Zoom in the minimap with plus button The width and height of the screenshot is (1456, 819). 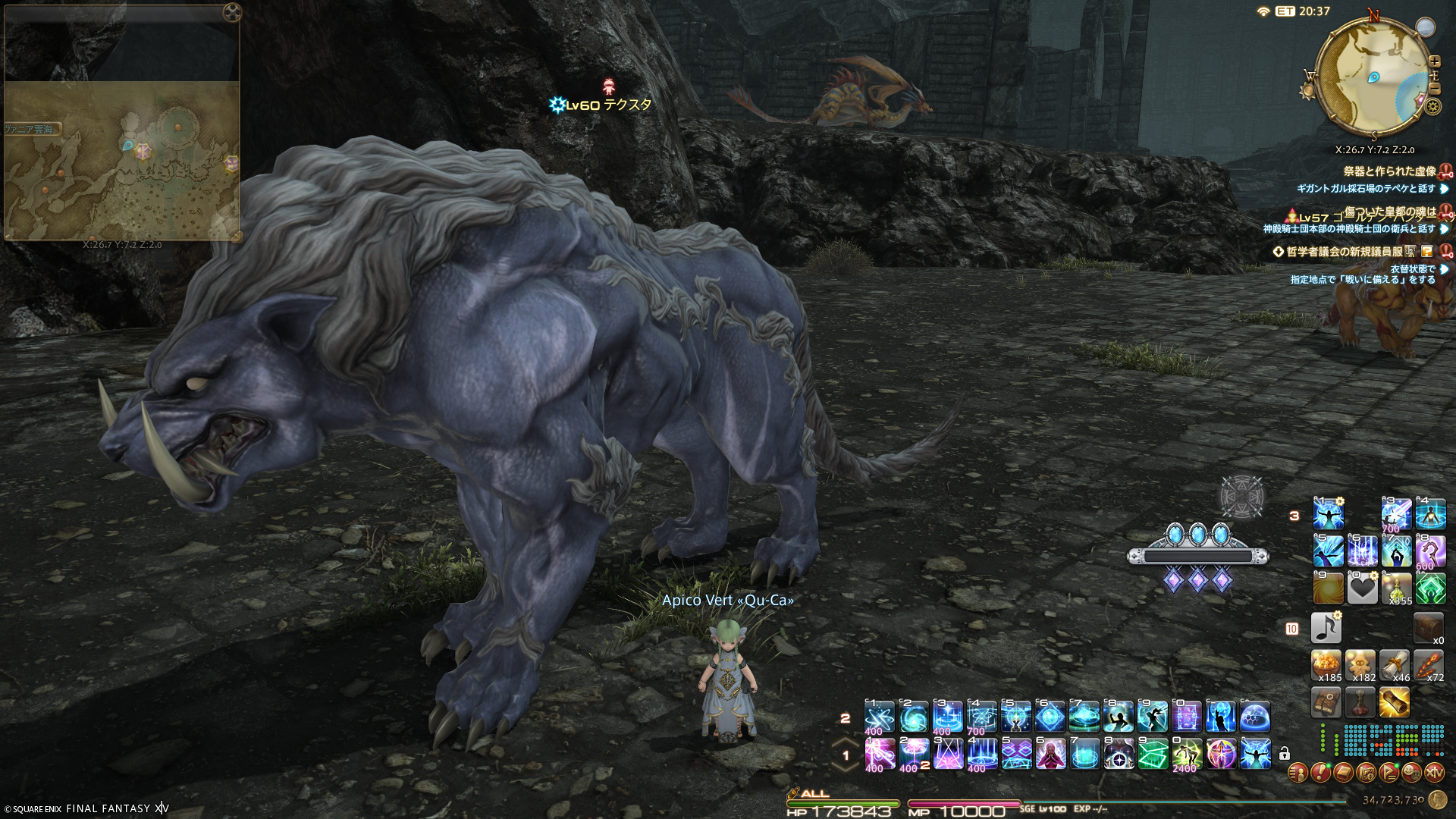click(1434, 61)
